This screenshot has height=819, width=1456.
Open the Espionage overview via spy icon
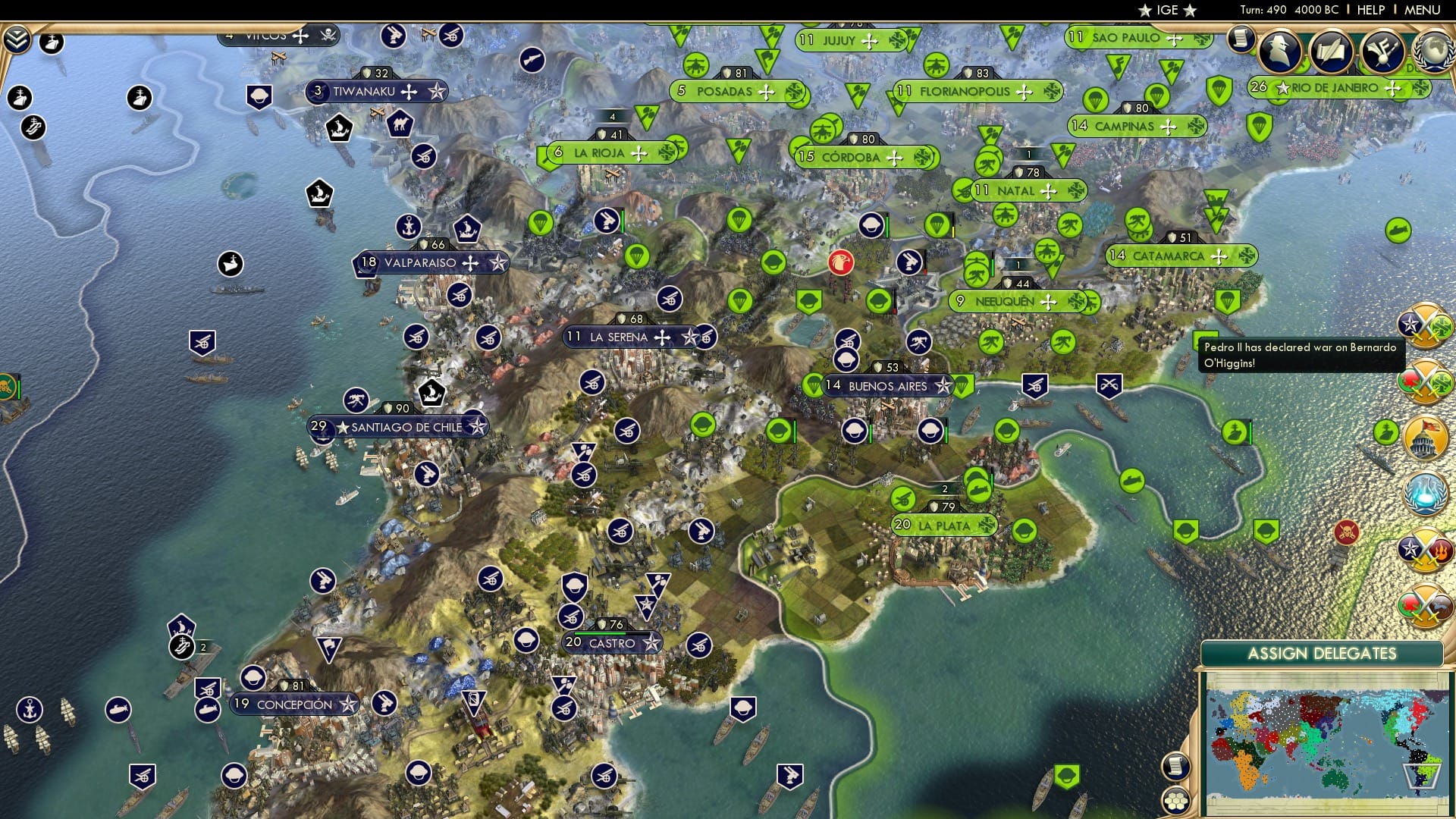[1280, 51]
